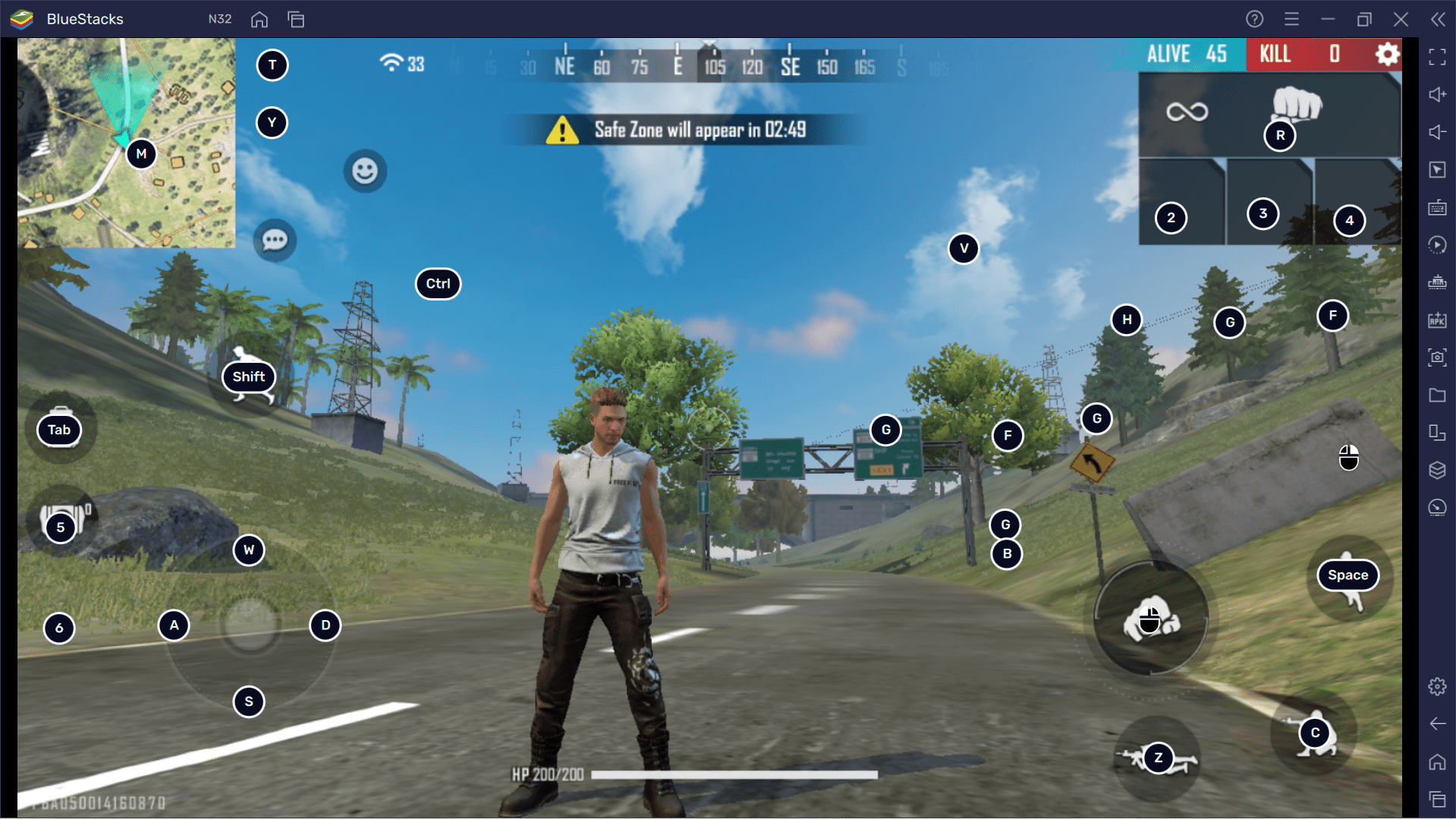Open the in-game settings gear
This screenshot has height=819, width=1456.
(x=1387, y=54)
